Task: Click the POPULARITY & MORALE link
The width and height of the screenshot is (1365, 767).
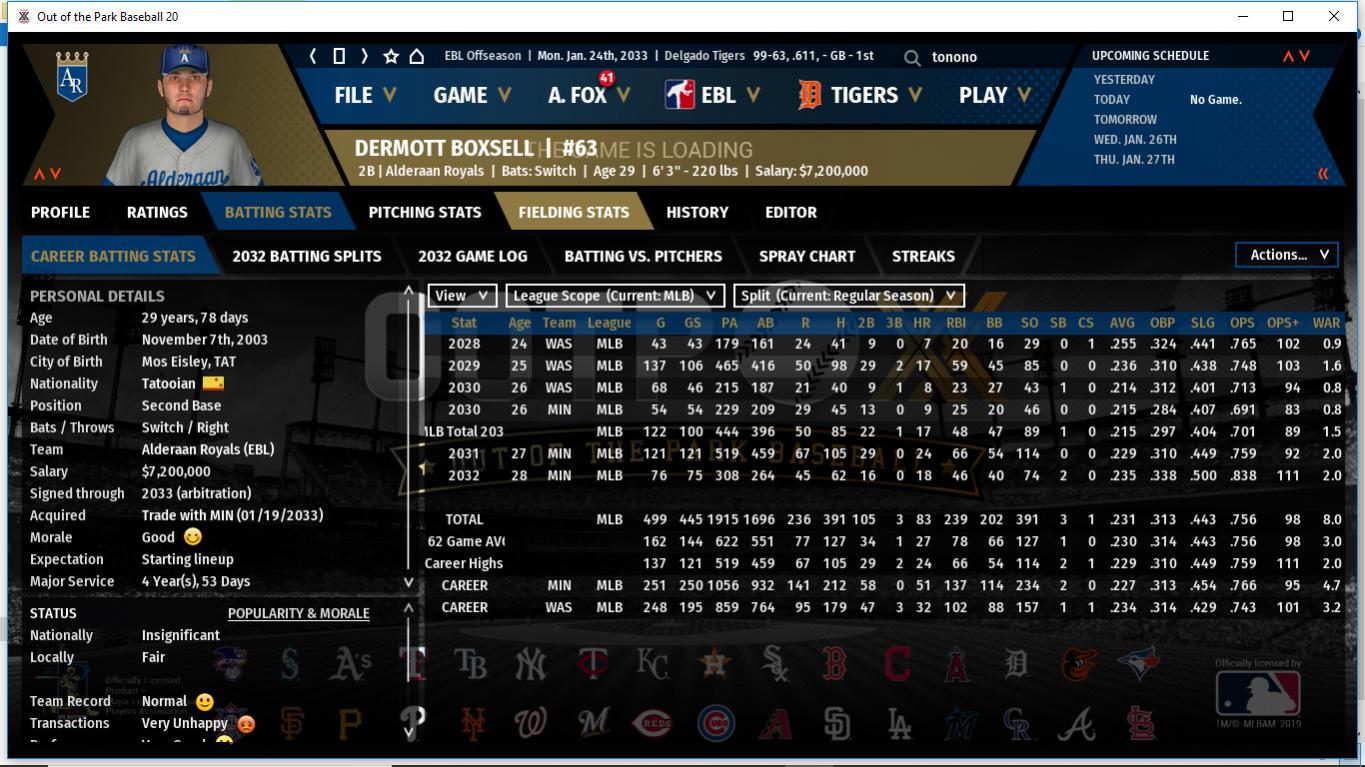Action: coord(298,613)
